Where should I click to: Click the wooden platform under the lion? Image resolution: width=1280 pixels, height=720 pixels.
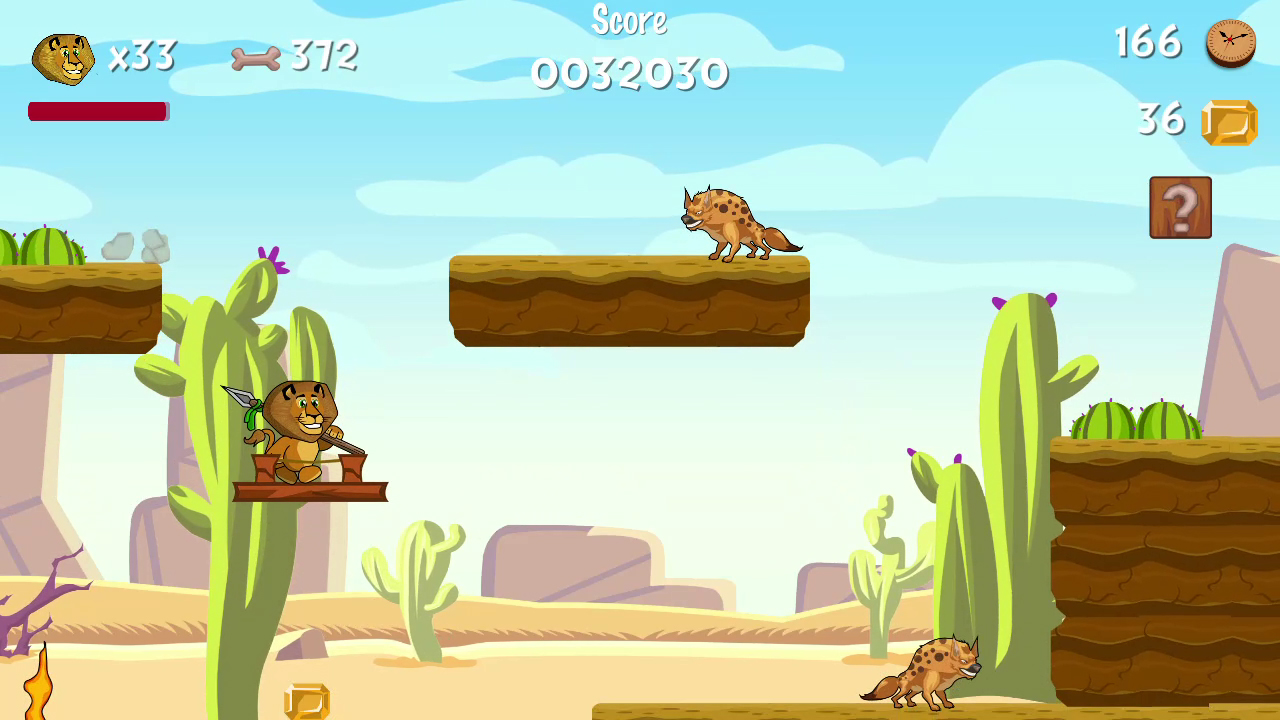pyautogui.click(x=312, y=490)
